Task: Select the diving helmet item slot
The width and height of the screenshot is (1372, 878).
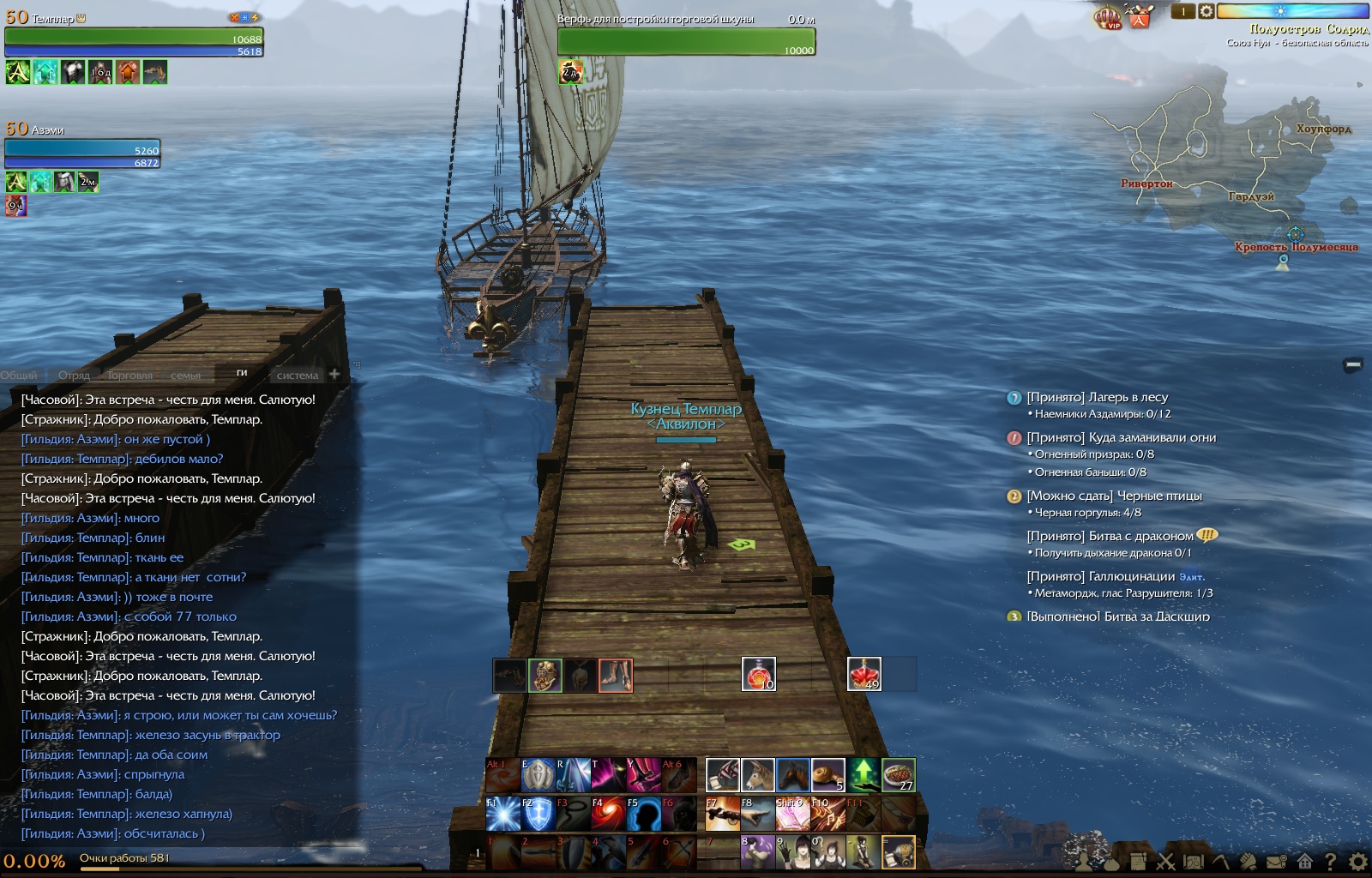Action: tap(545, 676)
